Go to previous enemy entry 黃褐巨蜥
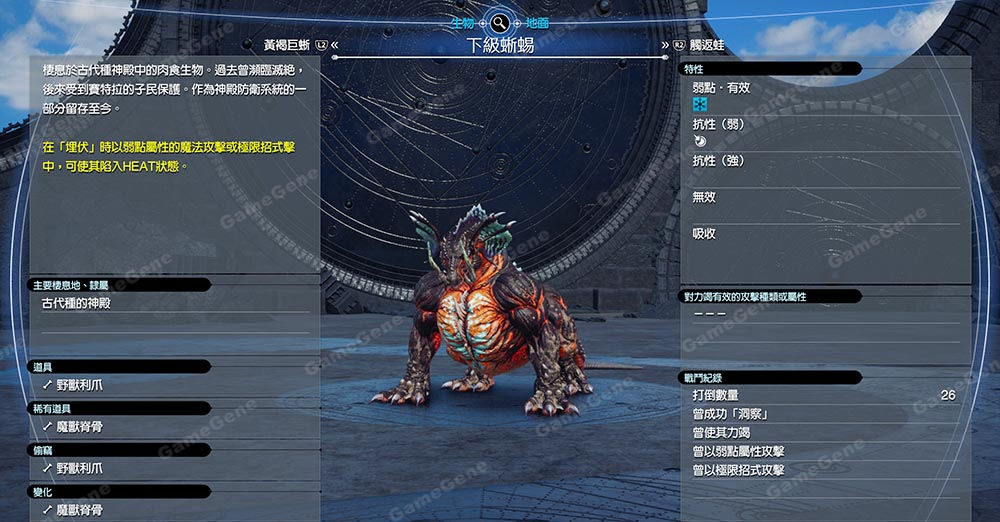Image resolution: width=1000 pixels, height=522 pixels. click(286, 45)
